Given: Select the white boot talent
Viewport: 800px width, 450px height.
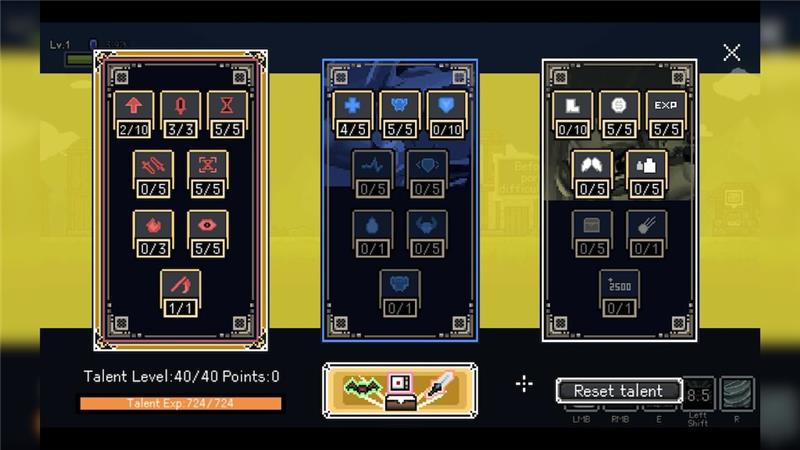Looking at the screenshot, I should tap(572, 108).
